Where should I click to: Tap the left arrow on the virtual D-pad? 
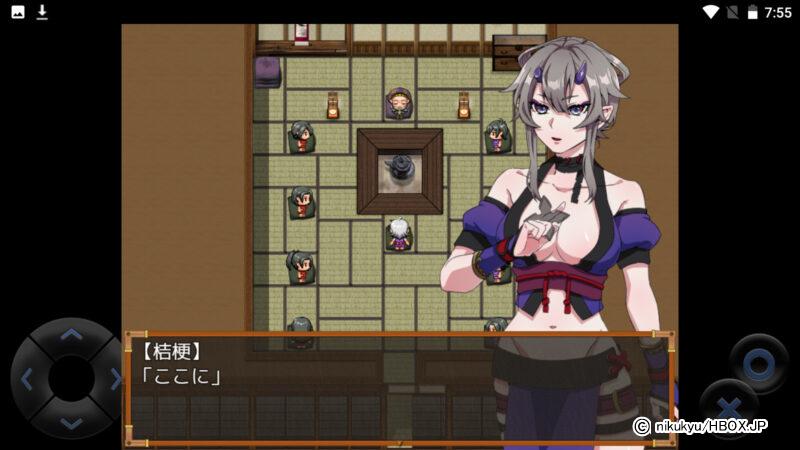27,379
